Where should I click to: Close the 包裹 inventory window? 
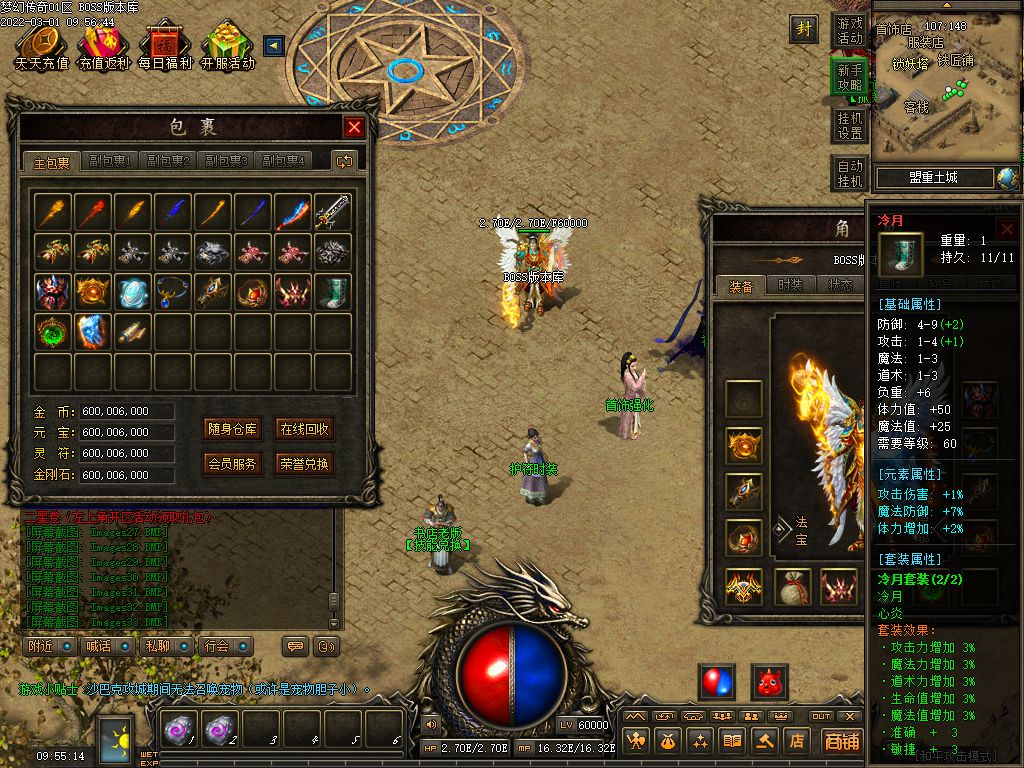354,127
